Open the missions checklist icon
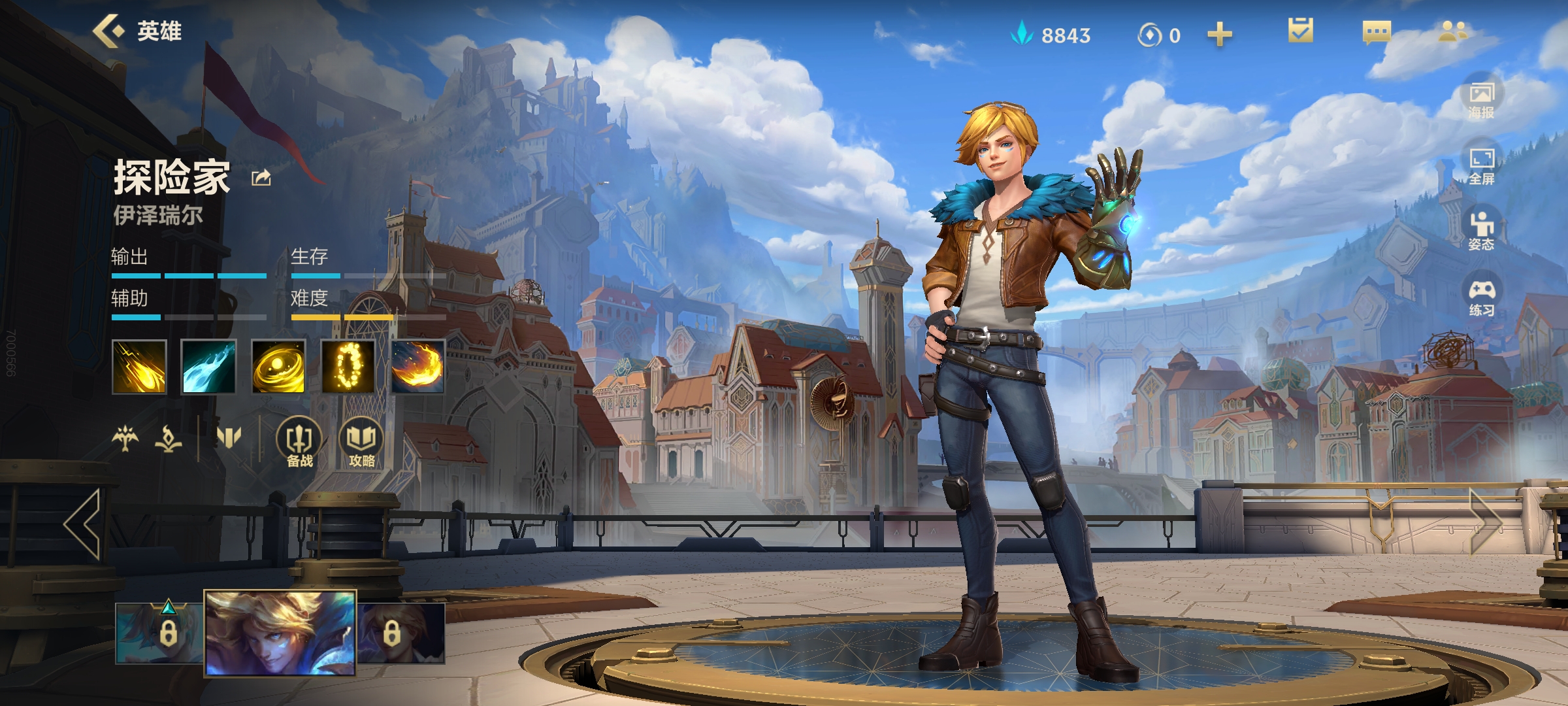Viewport: 1568px width, 706px height. (1300, 31)
